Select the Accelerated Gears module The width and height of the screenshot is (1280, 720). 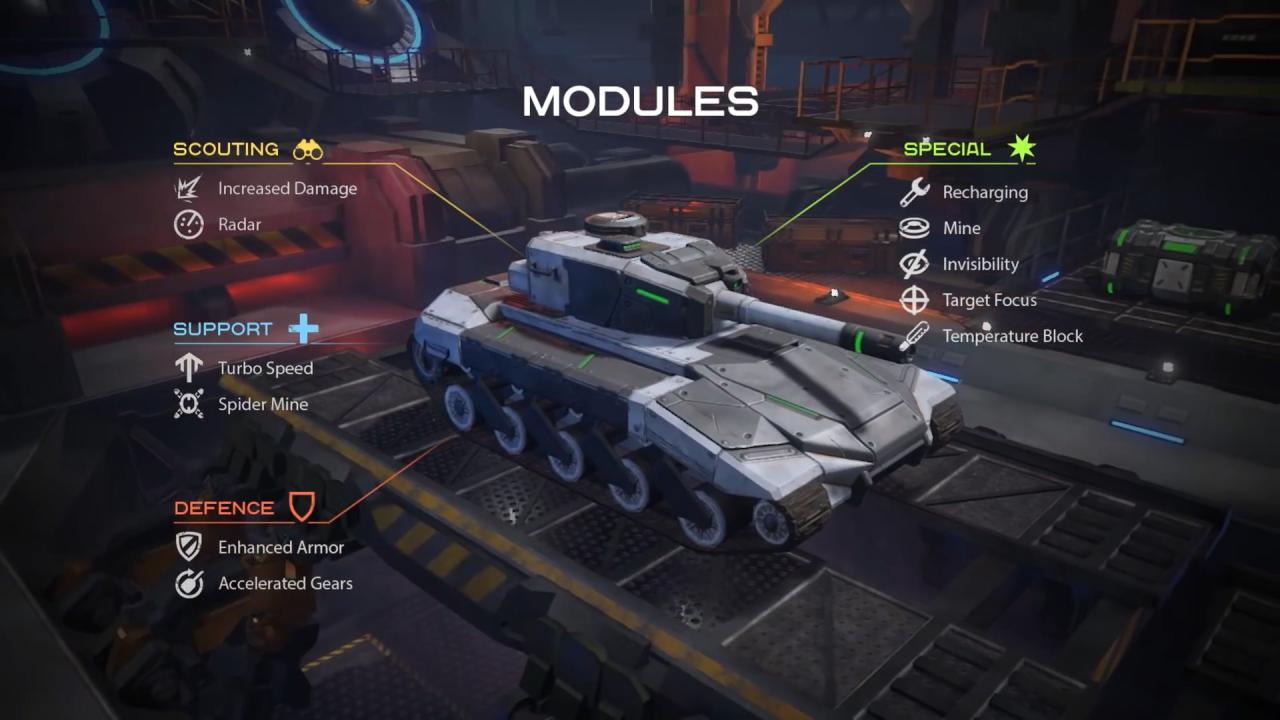pos(285,583)
